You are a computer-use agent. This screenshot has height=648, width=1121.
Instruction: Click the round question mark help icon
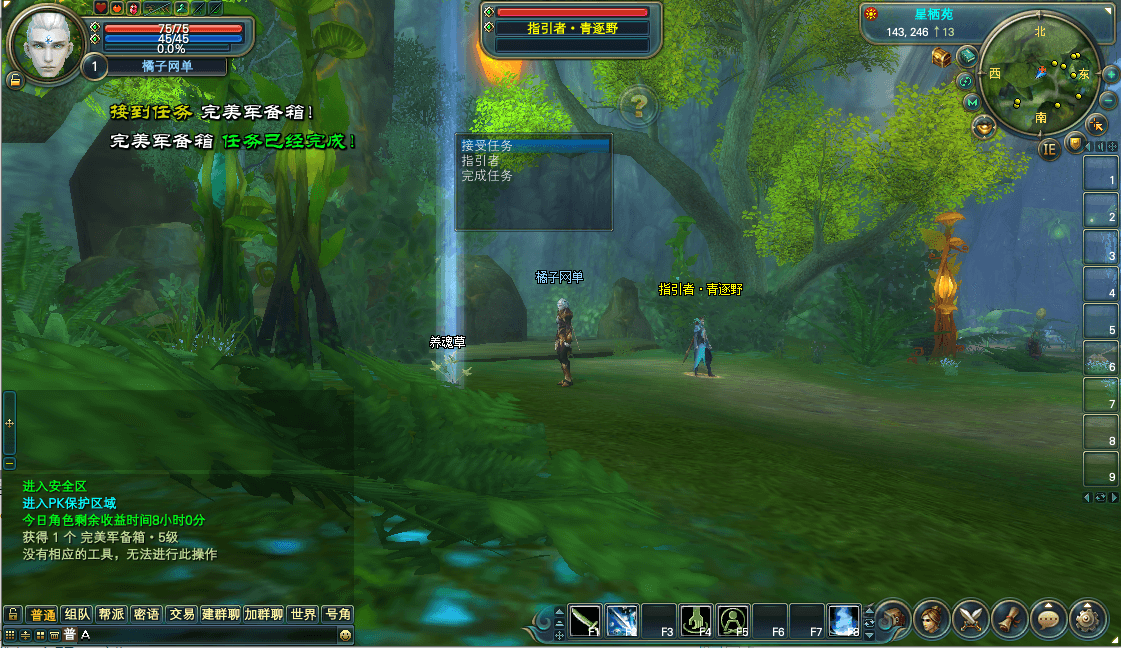point(639,105)
